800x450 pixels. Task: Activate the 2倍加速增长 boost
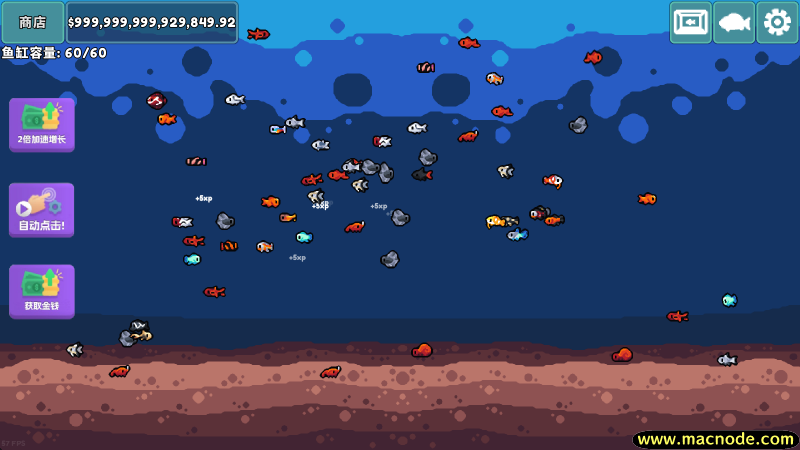click(x=42, y=125)
